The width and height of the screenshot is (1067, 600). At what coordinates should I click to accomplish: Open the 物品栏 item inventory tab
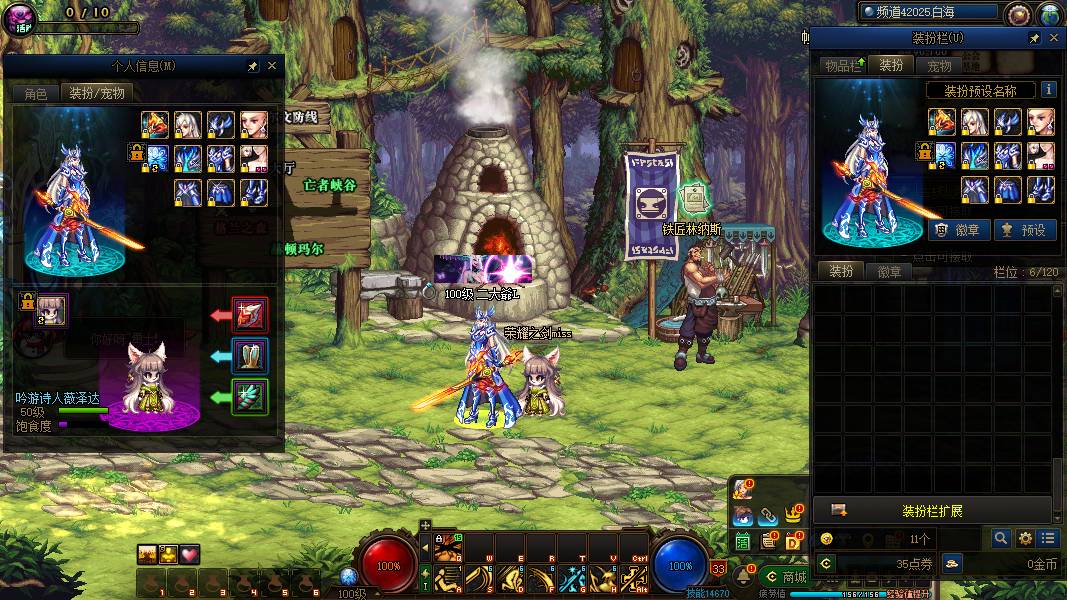843,66
